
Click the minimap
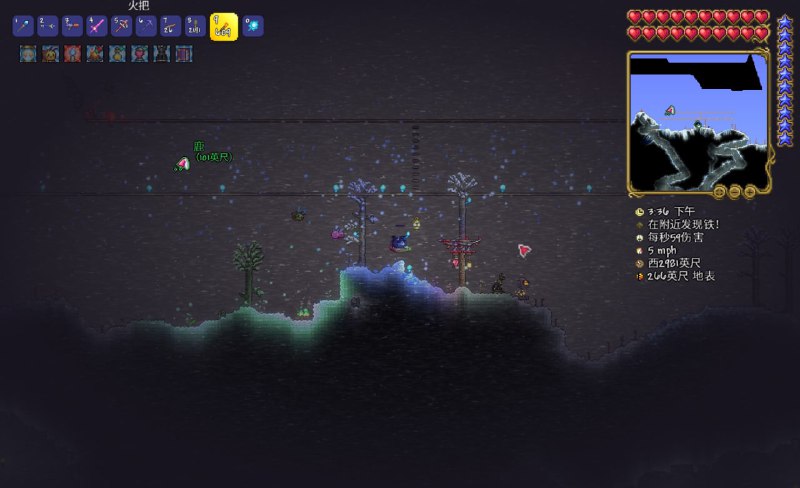(697, 120)
